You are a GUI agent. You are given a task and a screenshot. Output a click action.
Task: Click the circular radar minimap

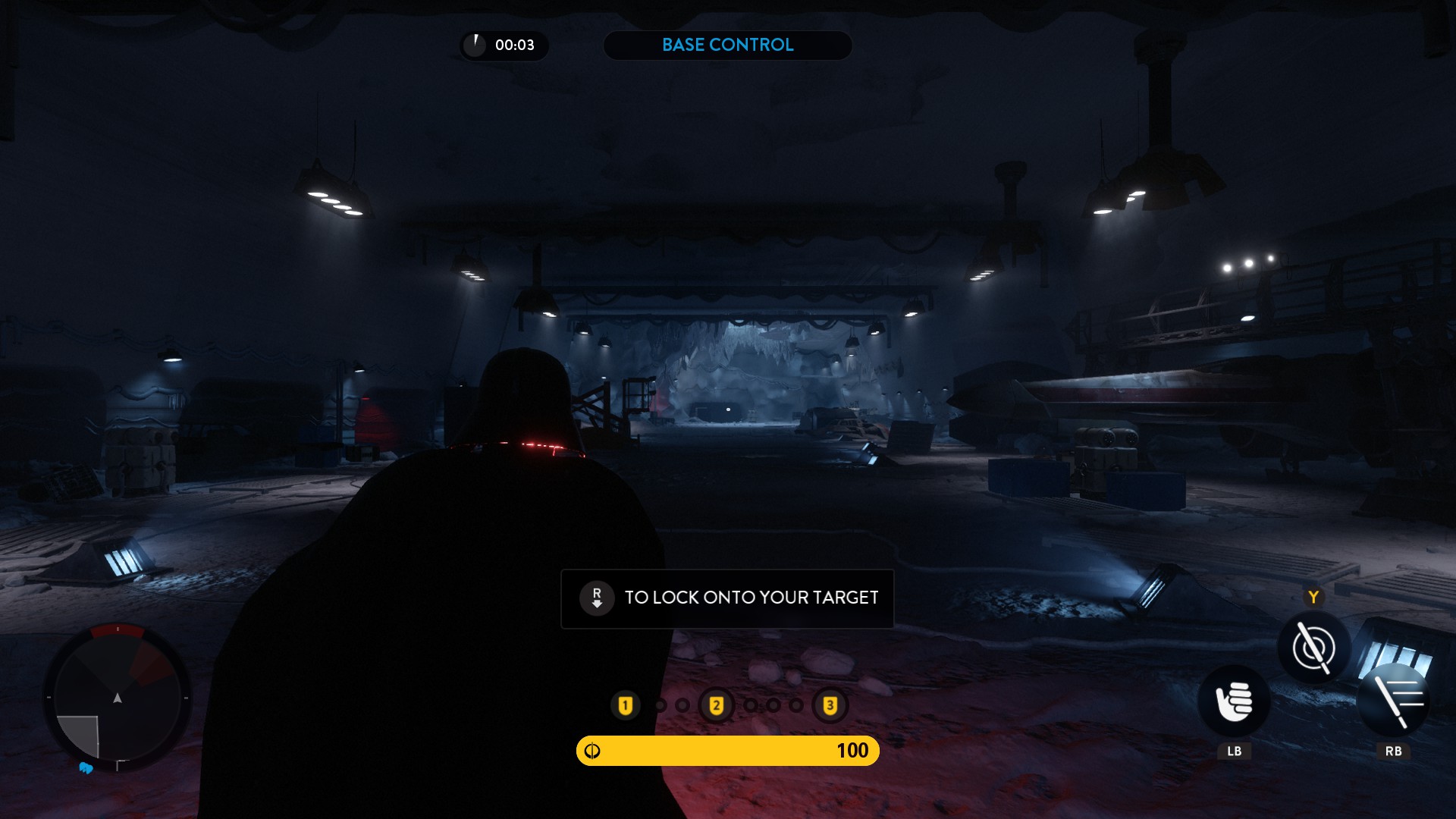[118, 698]
